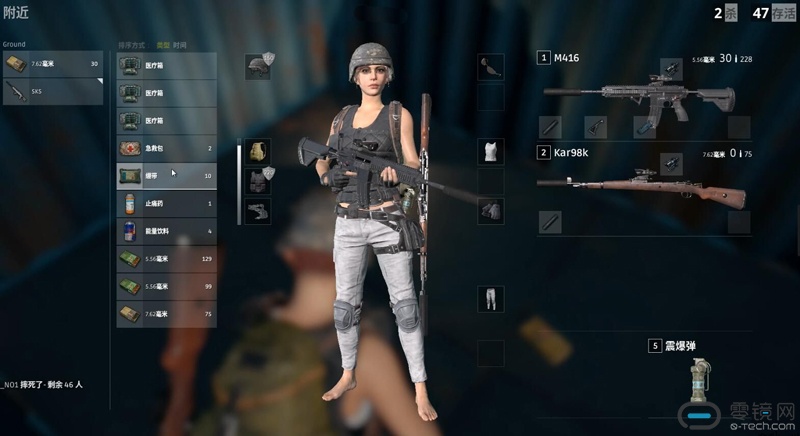The height and width of the screenshot is (436, 800).
Task: Choose the 绷带 bandage row
Action: coord(166,176)
